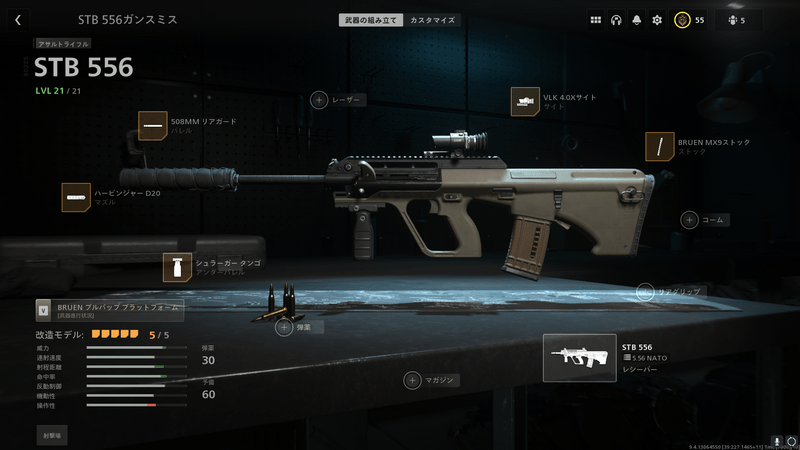Screen dimensions: 800x450
Task: Choose the BRUEN MX9ストック slot
Action: tap(660, 147)
